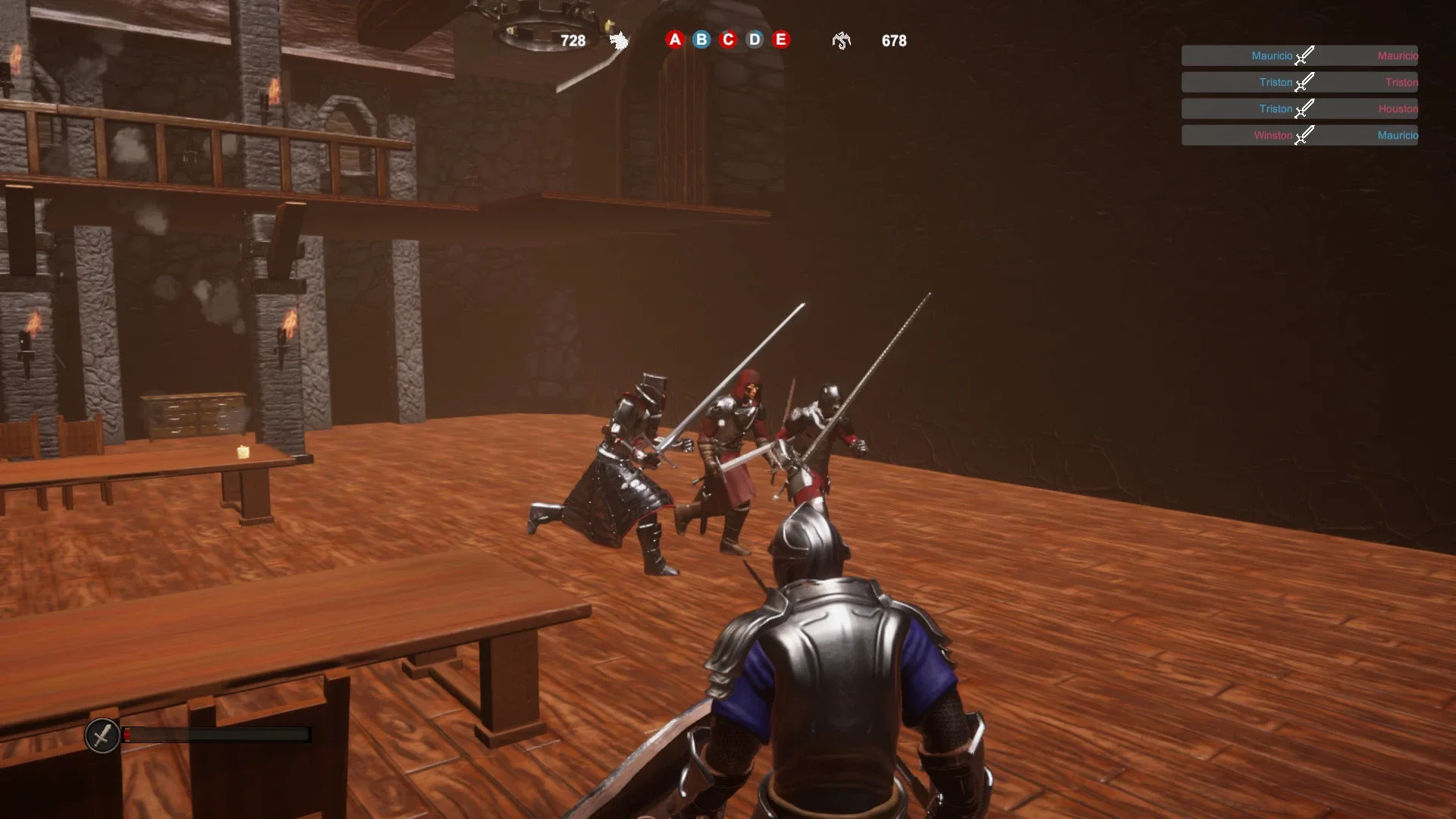Open the Triston versus Triston kill entry
The width and height of the screenshot is (1456, 819).
tap(1299, 82)
